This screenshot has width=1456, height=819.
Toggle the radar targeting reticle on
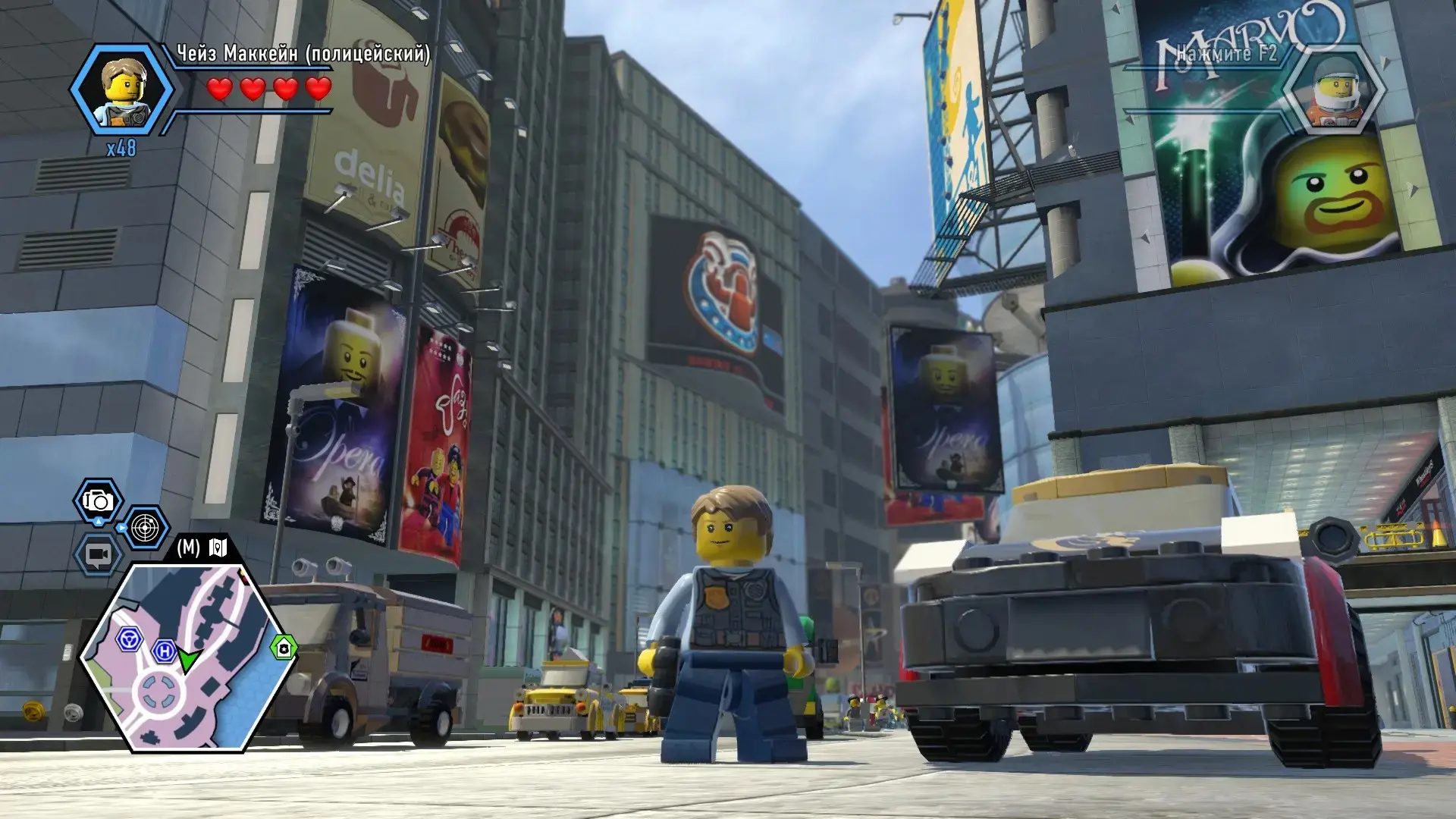pyautogui.click(x=146, y=529)
